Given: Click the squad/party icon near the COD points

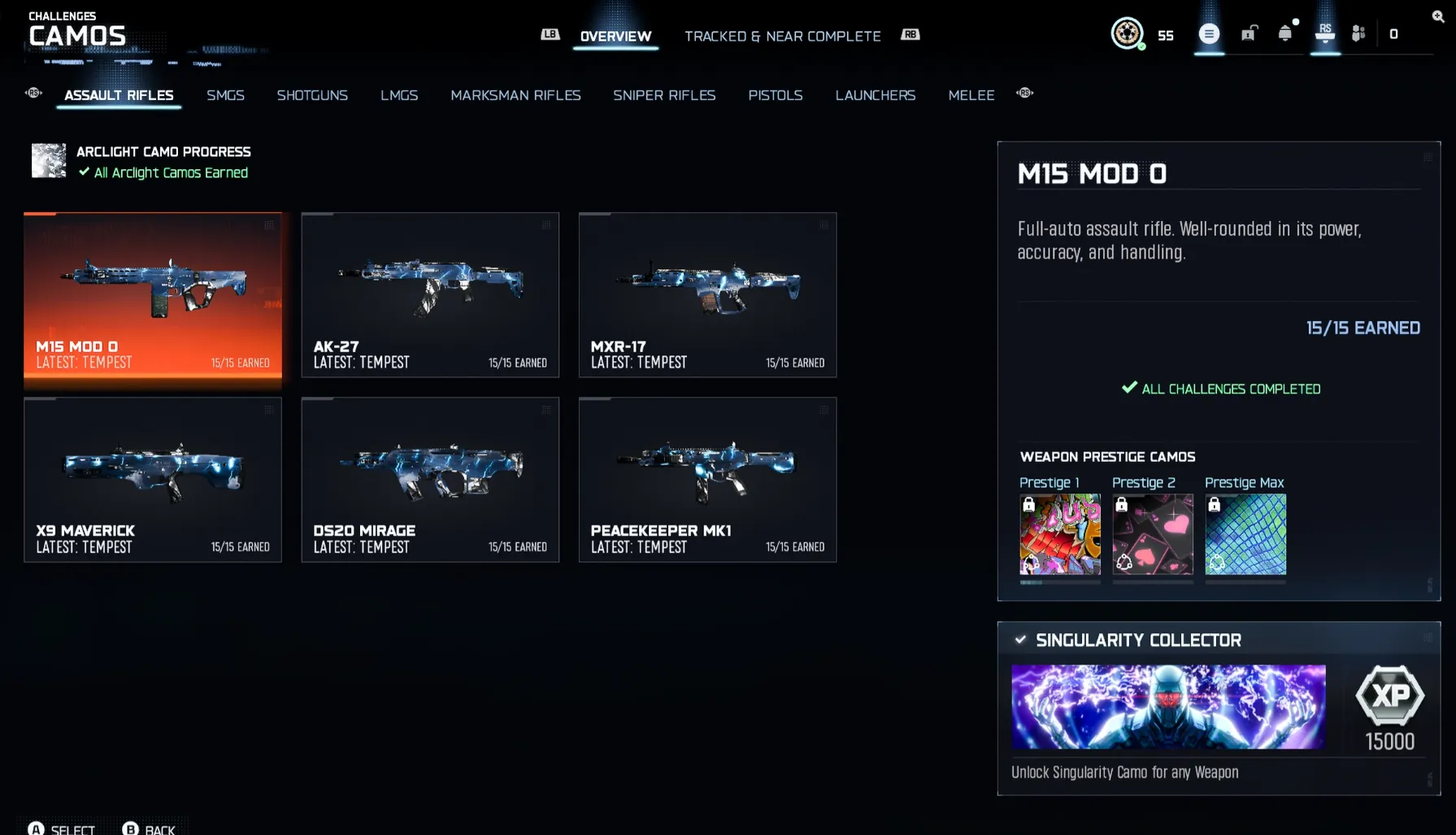Looking at the screenshot, I should (x=1356, y=34).
